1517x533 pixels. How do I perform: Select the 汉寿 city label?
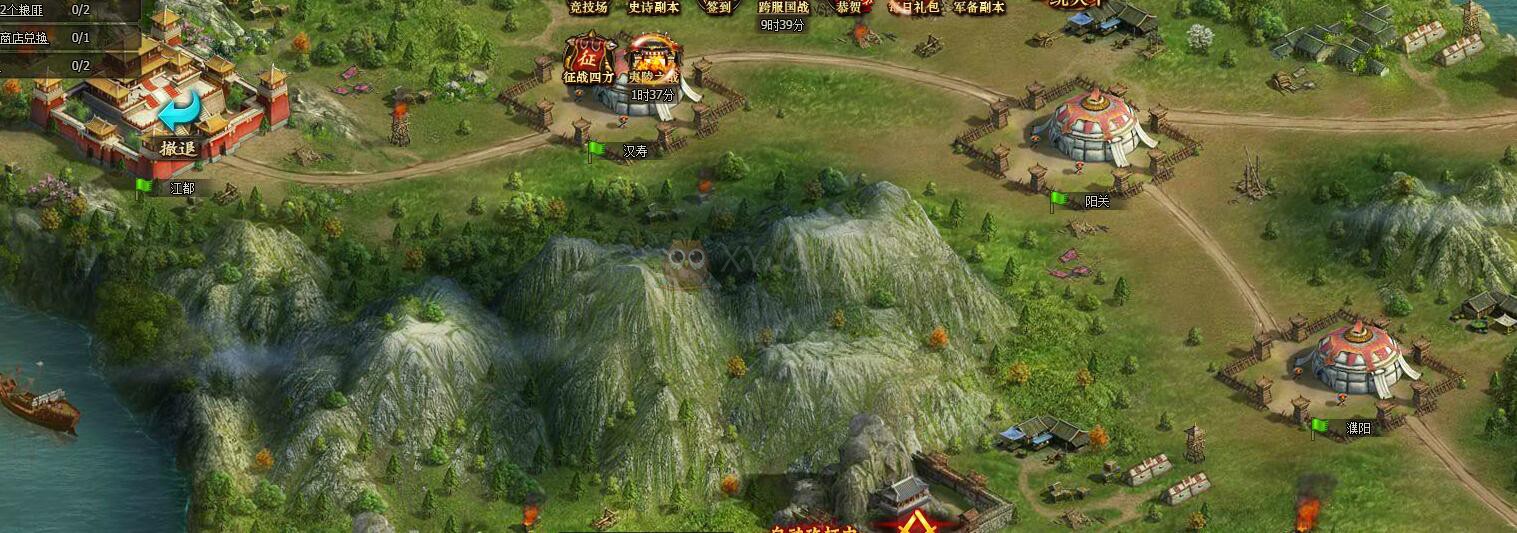tap(635, 152)
